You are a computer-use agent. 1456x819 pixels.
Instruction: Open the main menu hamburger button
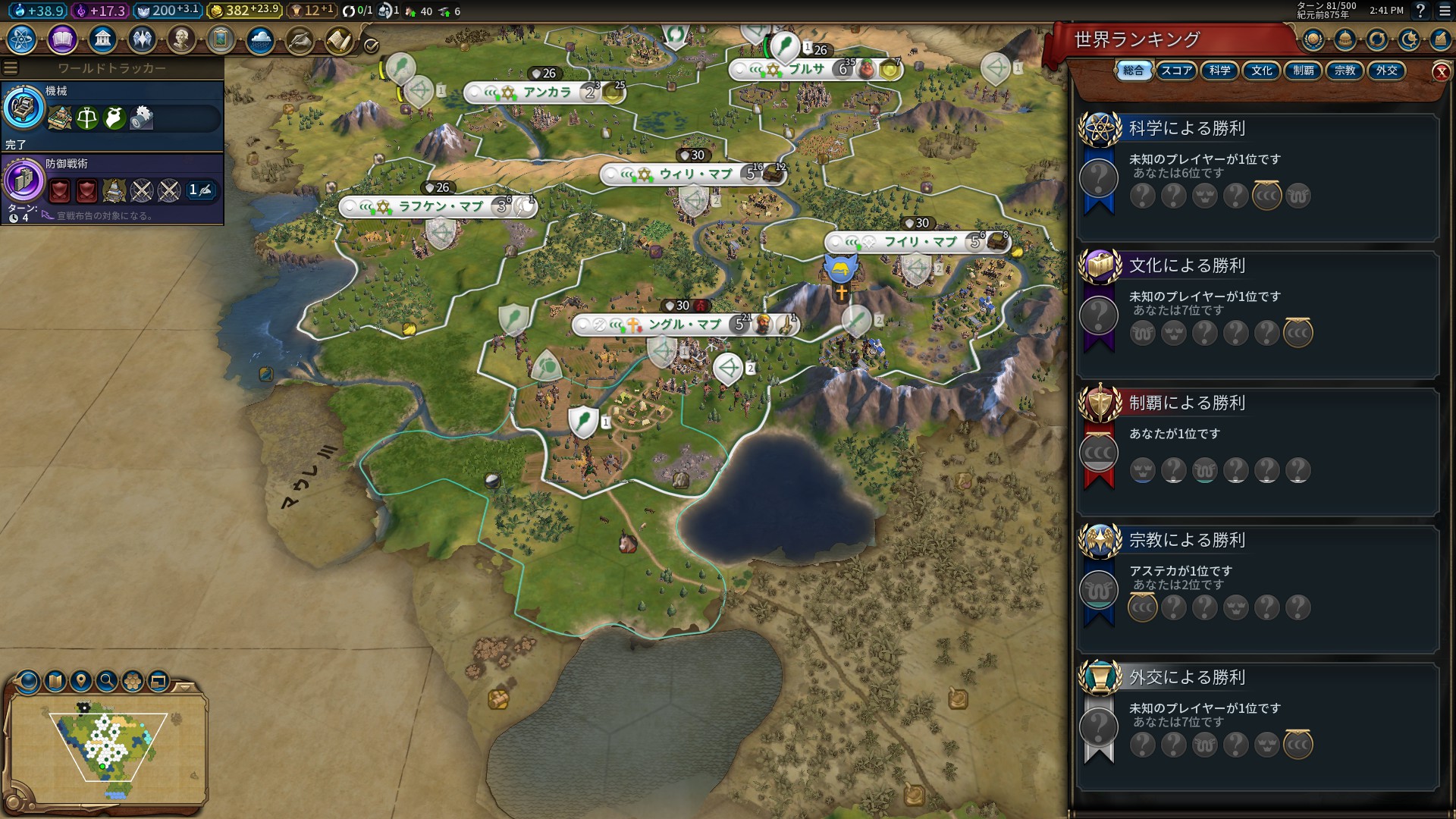click(x=1445, y=11)
